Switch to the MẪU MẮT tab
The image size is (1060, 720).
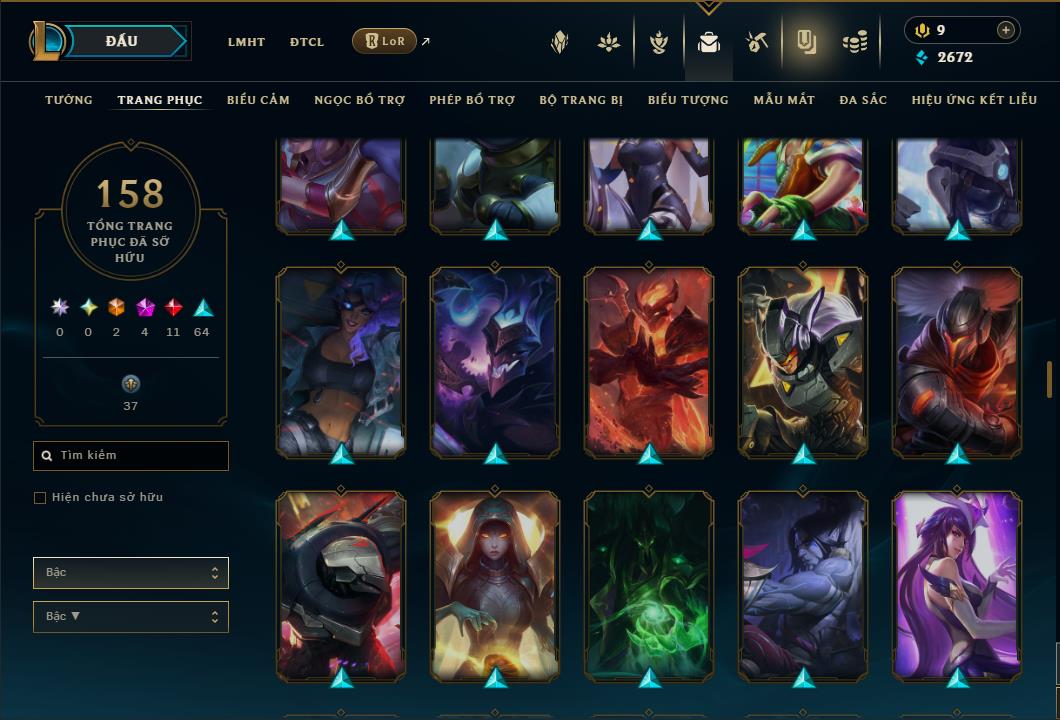tap(784, 100)
